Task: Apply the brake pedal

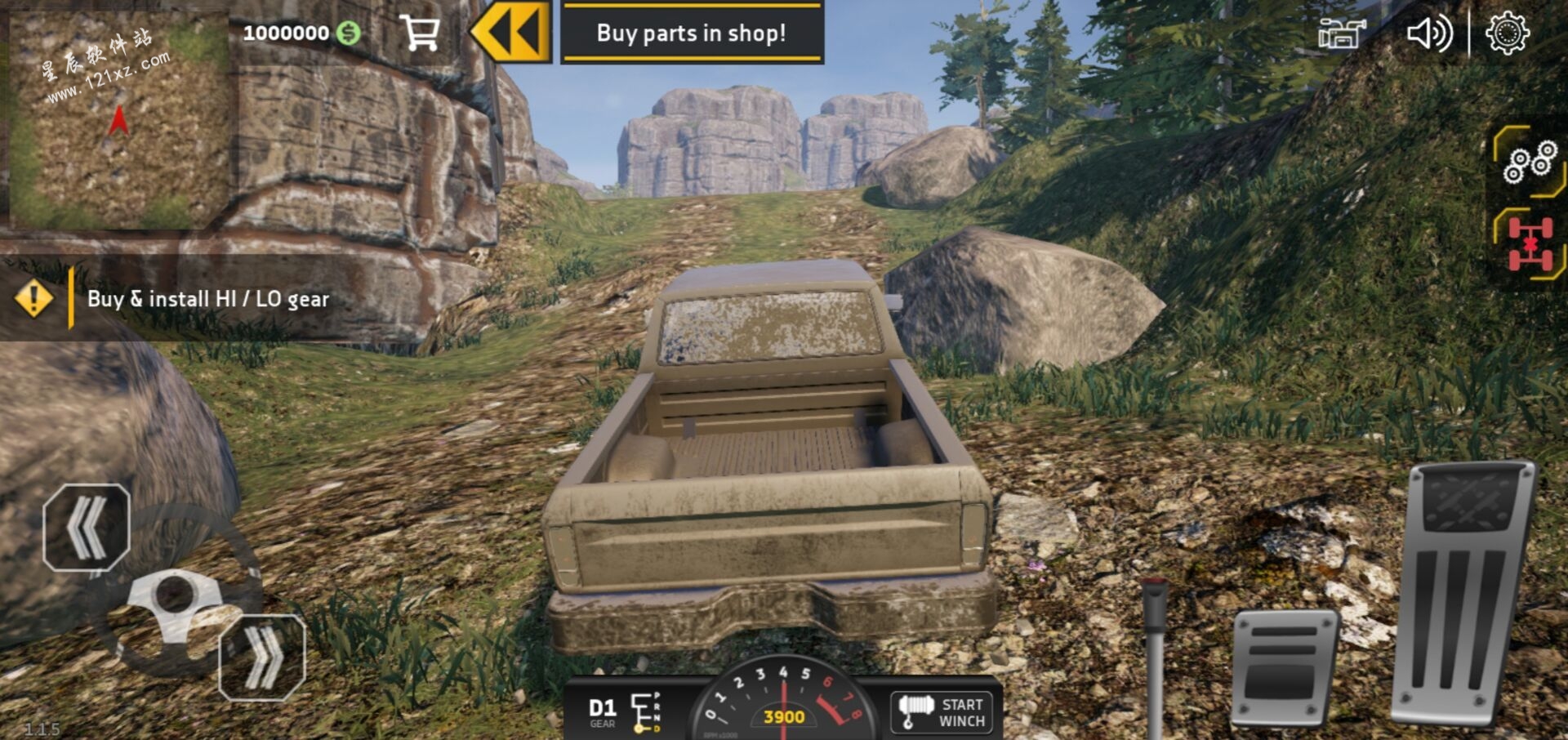Action: tap(1283, 666)
